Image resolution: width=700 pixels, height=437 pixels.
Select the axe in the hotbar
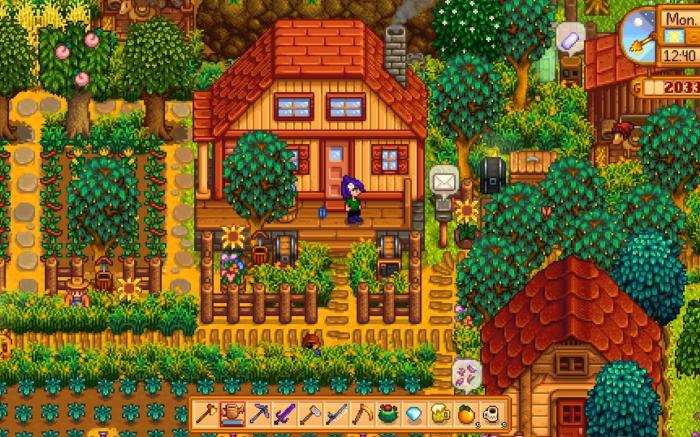pyautogui.click(x=207, y=412)
